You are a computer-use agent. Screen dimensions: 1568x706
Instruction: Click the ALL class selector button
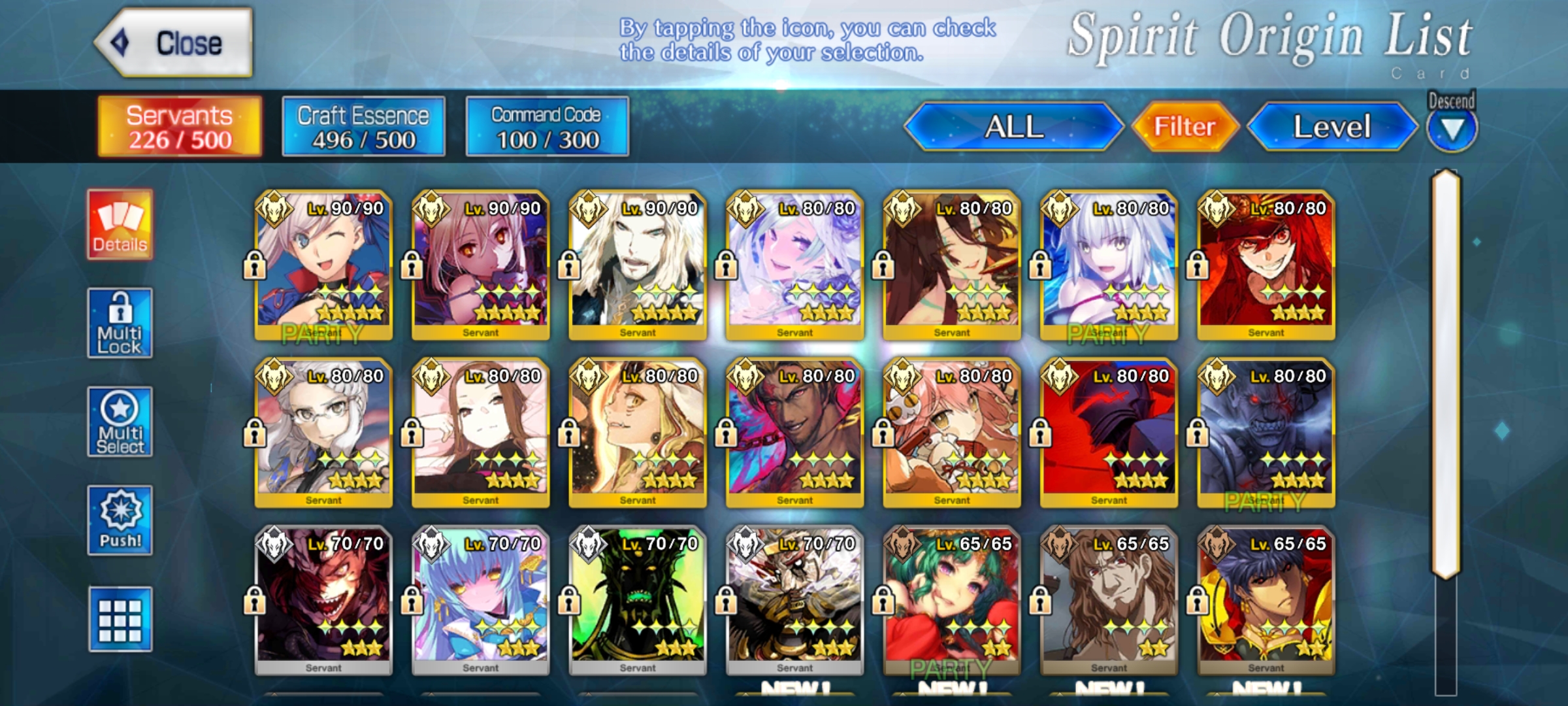pyautogui.click(x=1013, y=127)
